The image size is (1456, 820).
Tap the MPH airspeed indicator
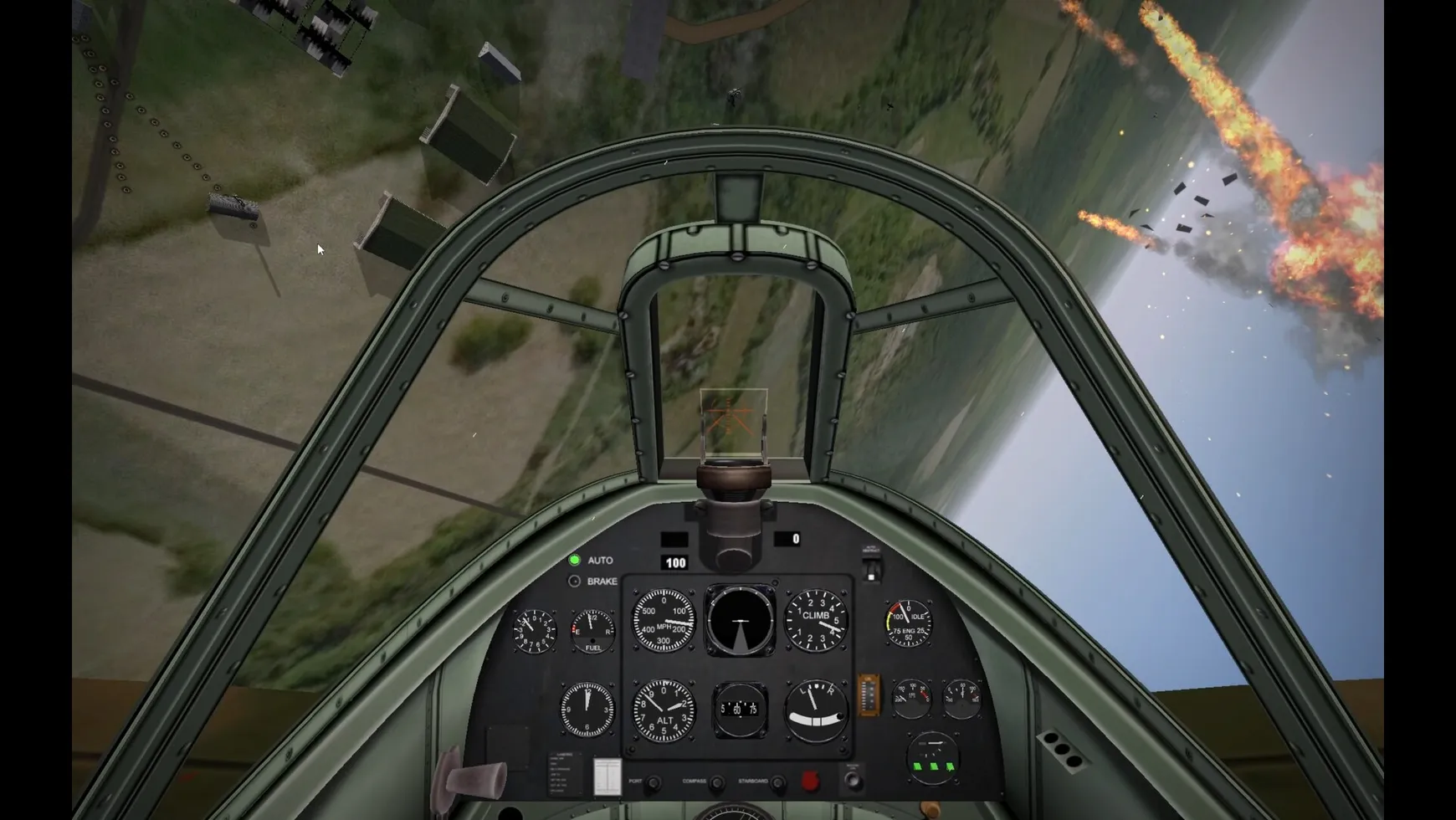[663, 622]
